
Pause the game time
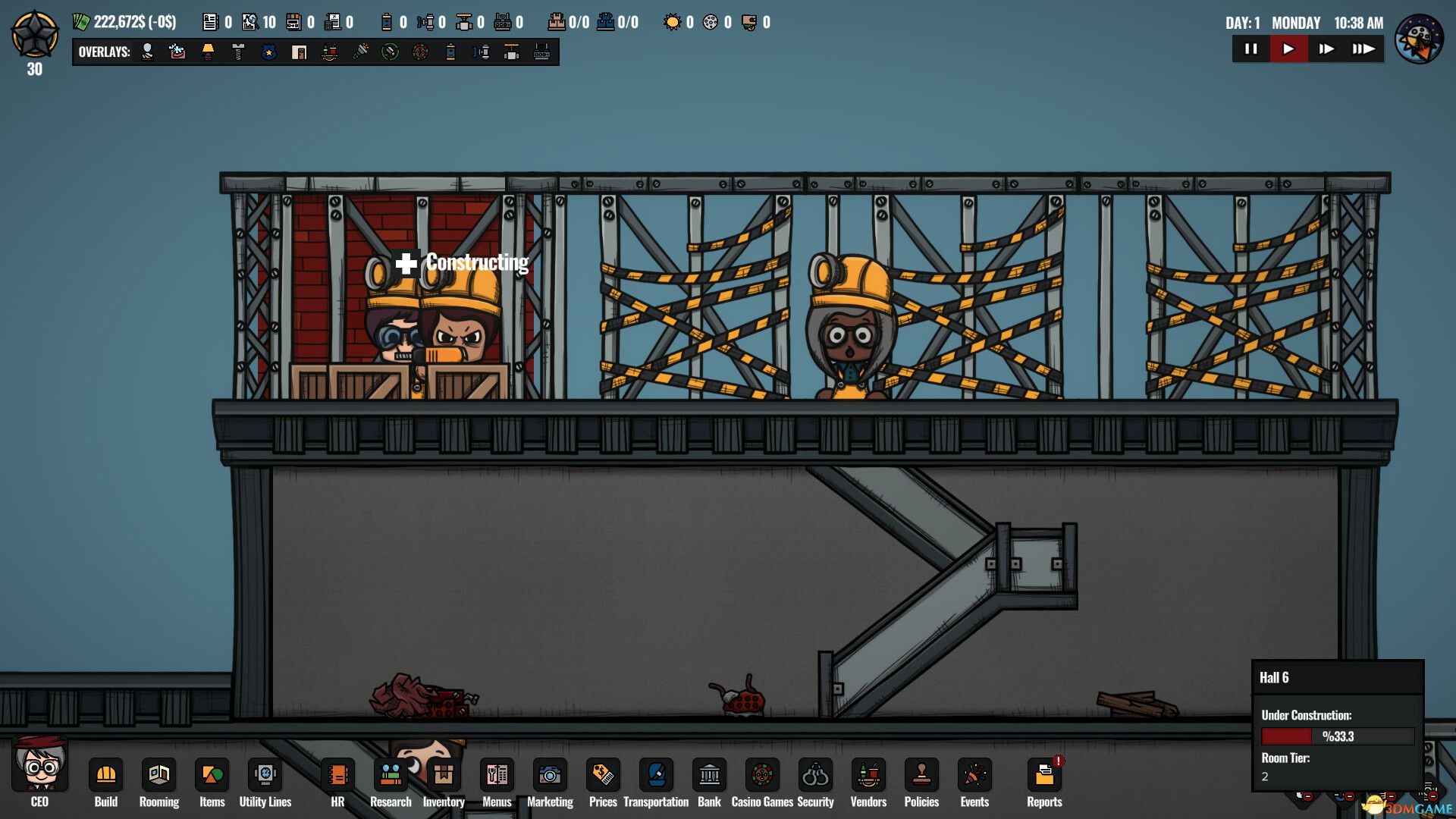(x=1251, y=49)
